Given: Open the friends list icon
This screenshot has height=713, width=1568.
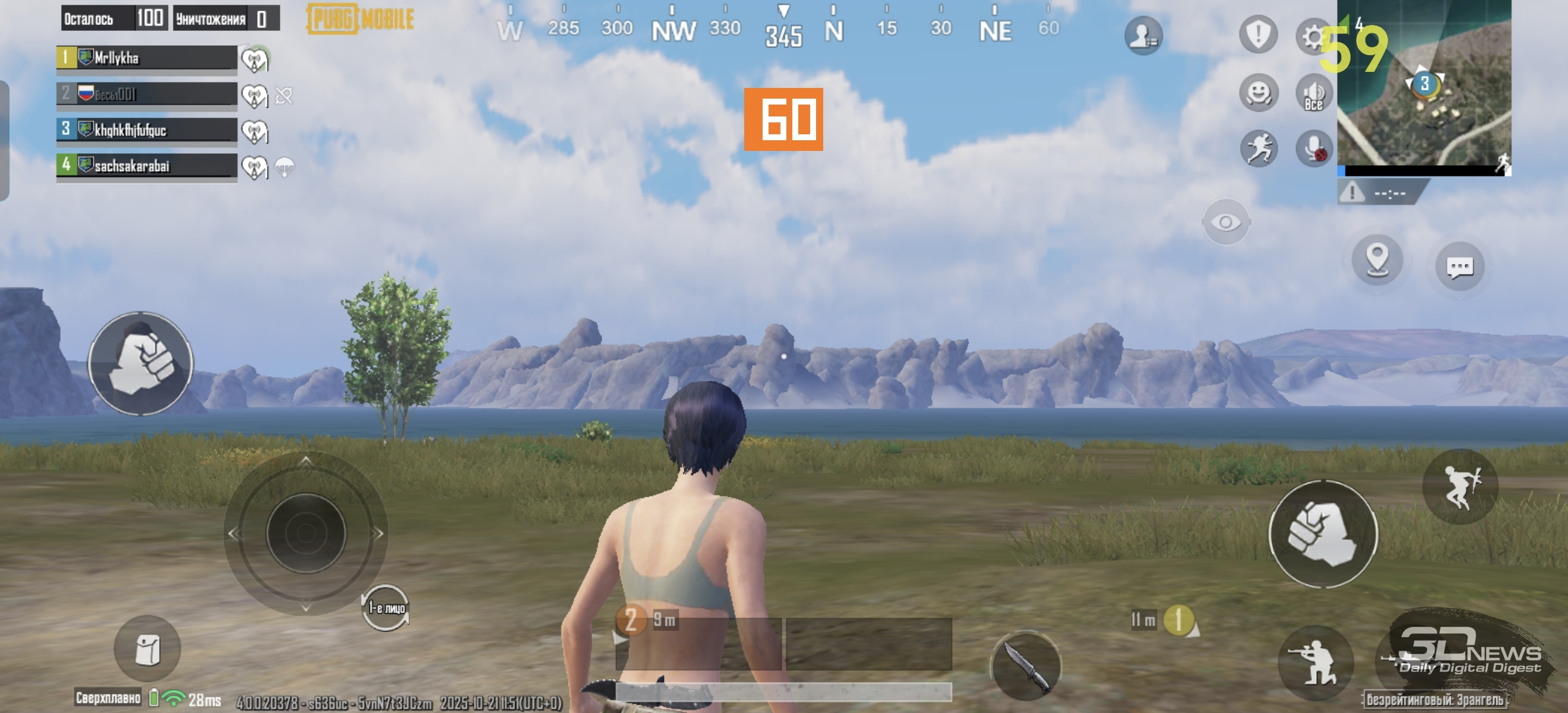Looking at the screenshot, I should [x=1143, y=35].
